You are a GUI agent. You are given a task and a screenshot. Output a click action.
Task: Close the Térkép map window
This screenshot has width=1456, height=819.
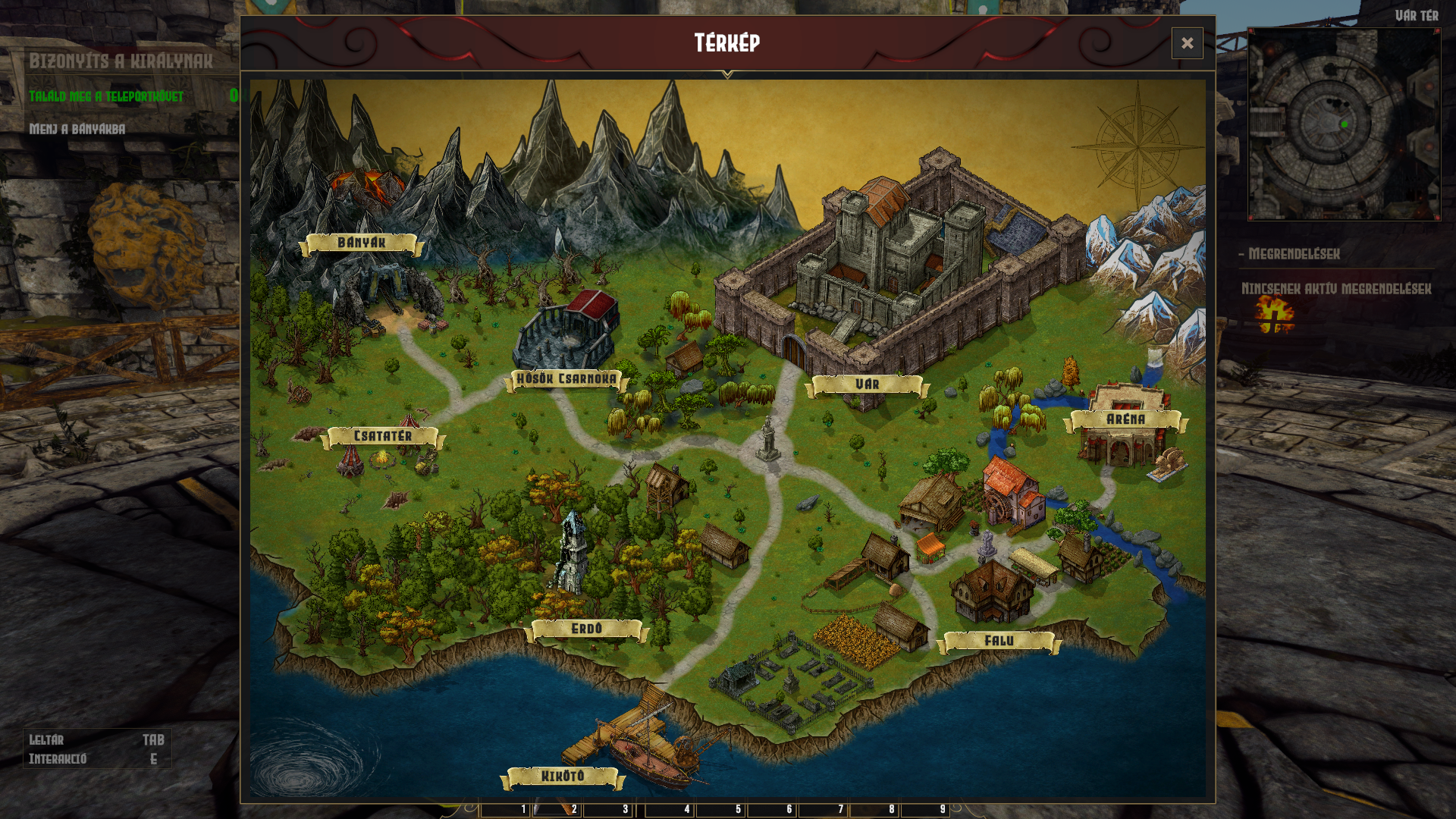[x=1187, y=43]
